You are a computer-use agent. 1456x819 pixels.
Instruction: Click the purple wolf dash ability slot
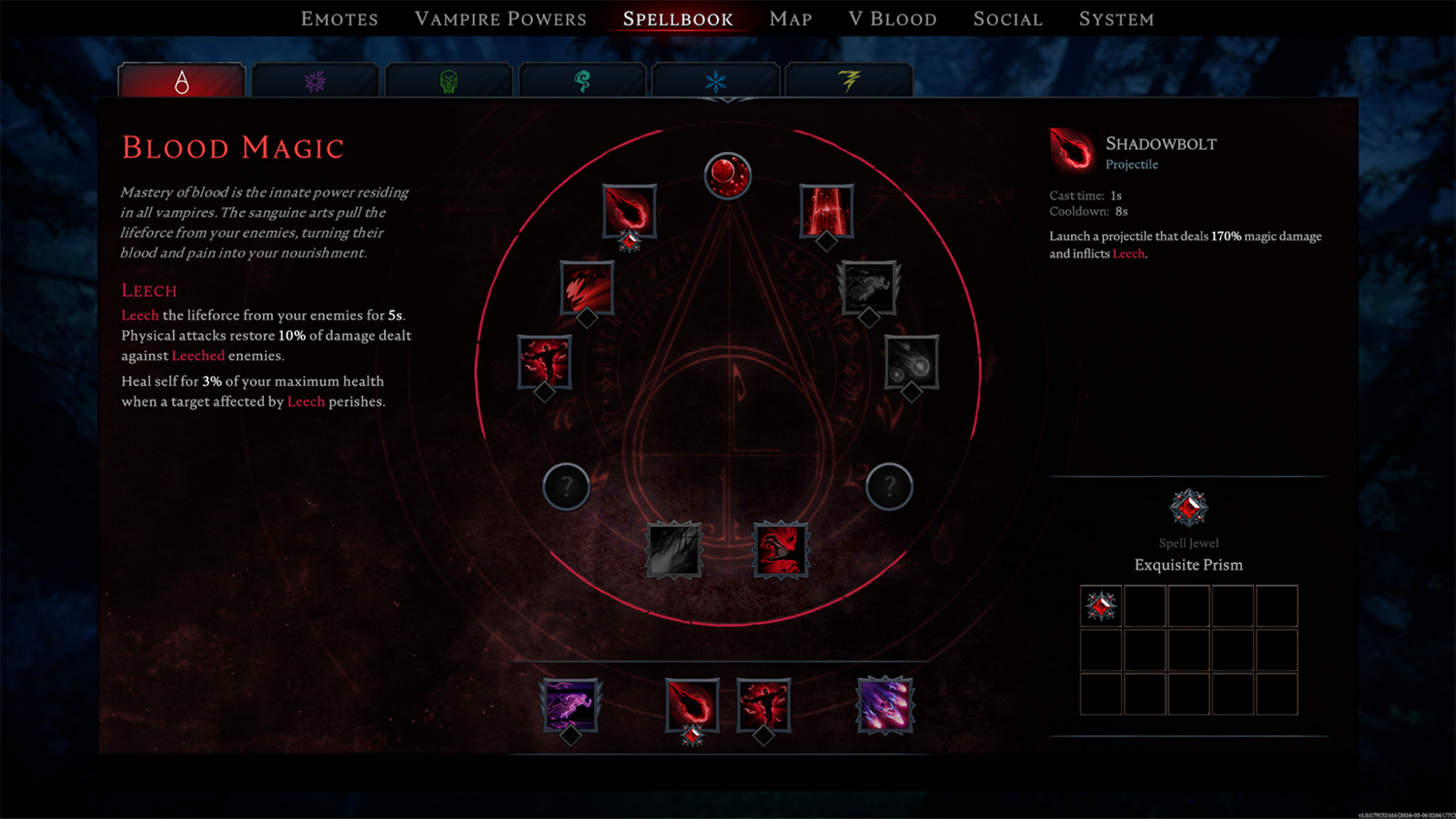[x=570, y=704]
